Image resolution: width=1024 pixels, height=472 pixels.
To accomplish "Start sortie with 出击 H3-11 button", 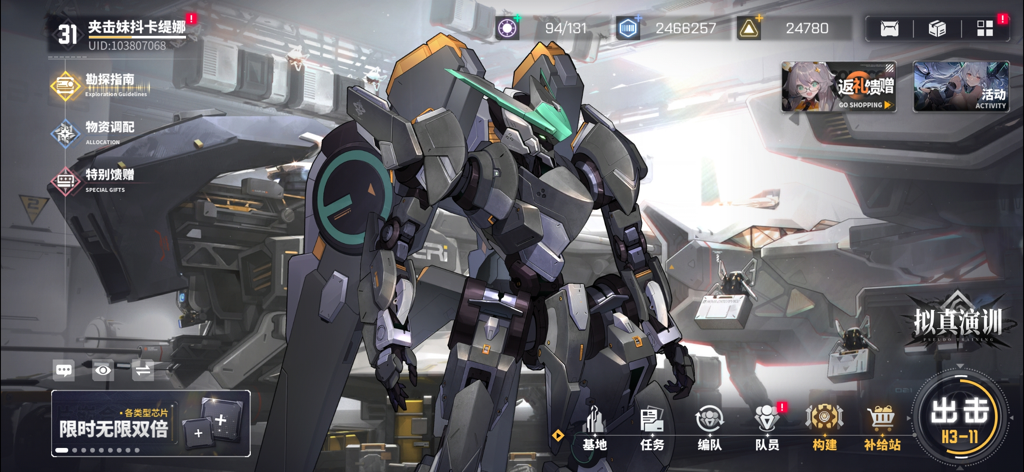I will [960, 417].
